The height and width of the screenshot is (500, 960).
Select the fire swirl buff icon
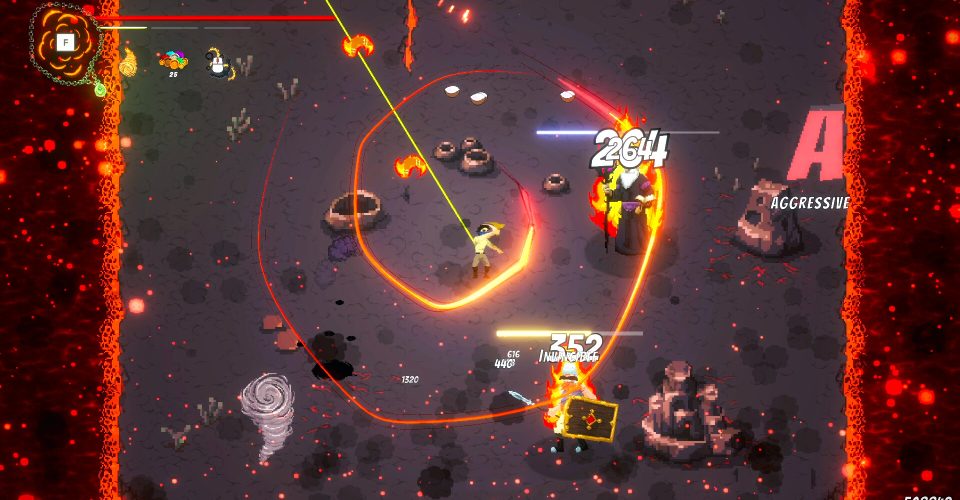[128, 63]
